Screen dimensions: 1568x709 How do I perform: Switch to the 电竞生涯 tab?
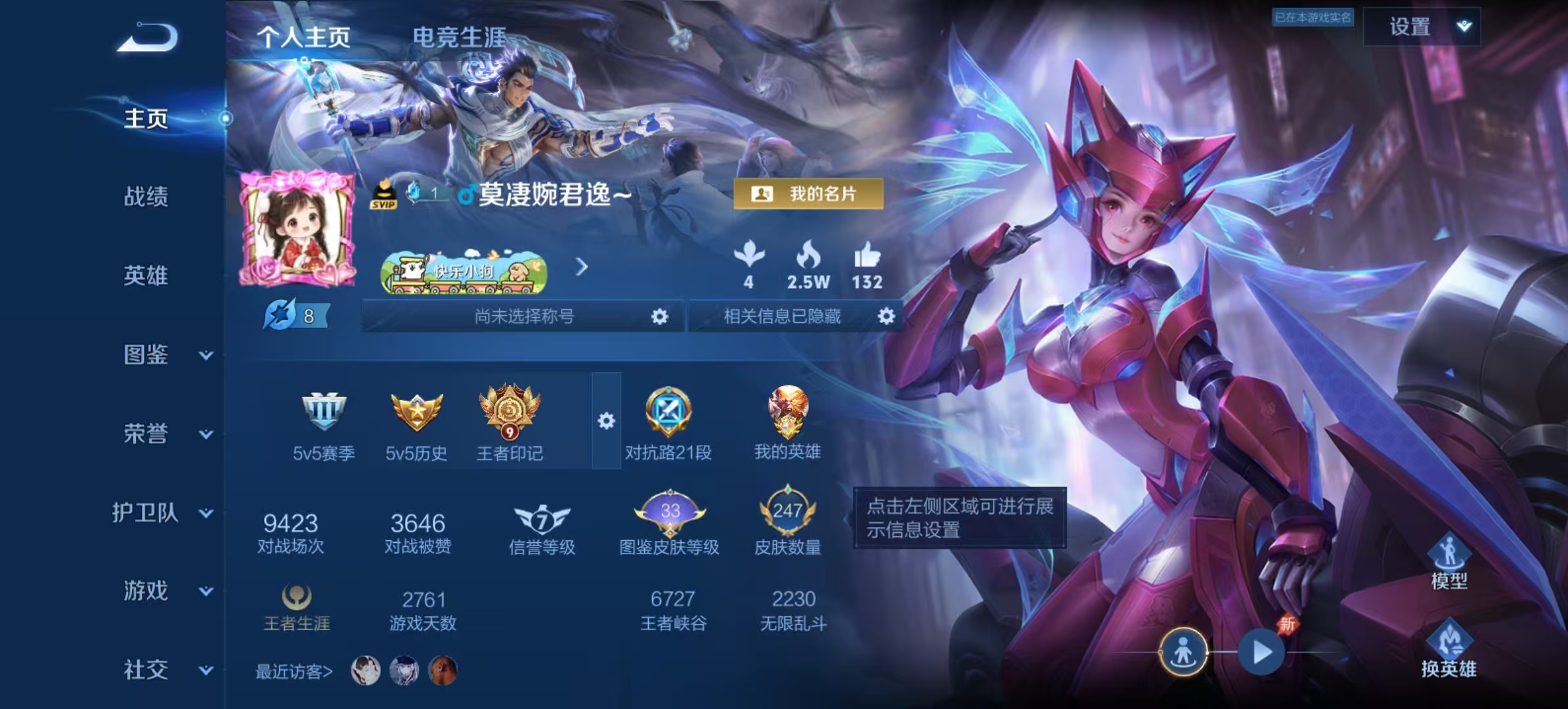point(459,37)
